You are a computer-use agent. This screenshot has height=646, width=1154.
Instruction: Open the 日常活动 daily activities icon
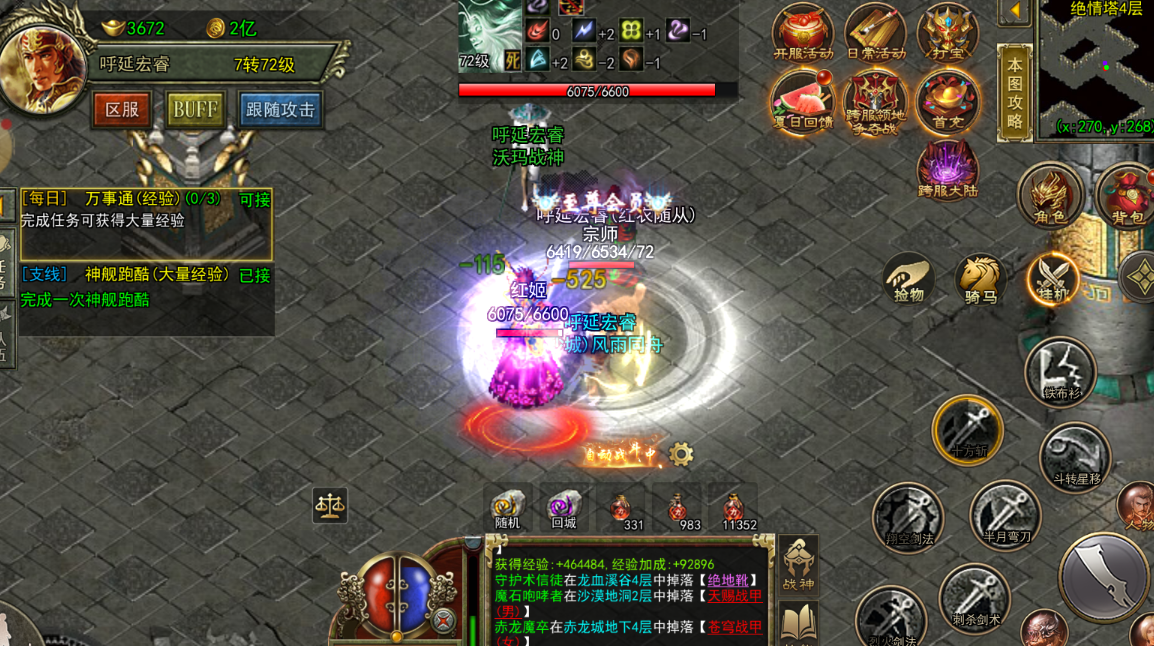pyautogui.click(x=875, y=33)
